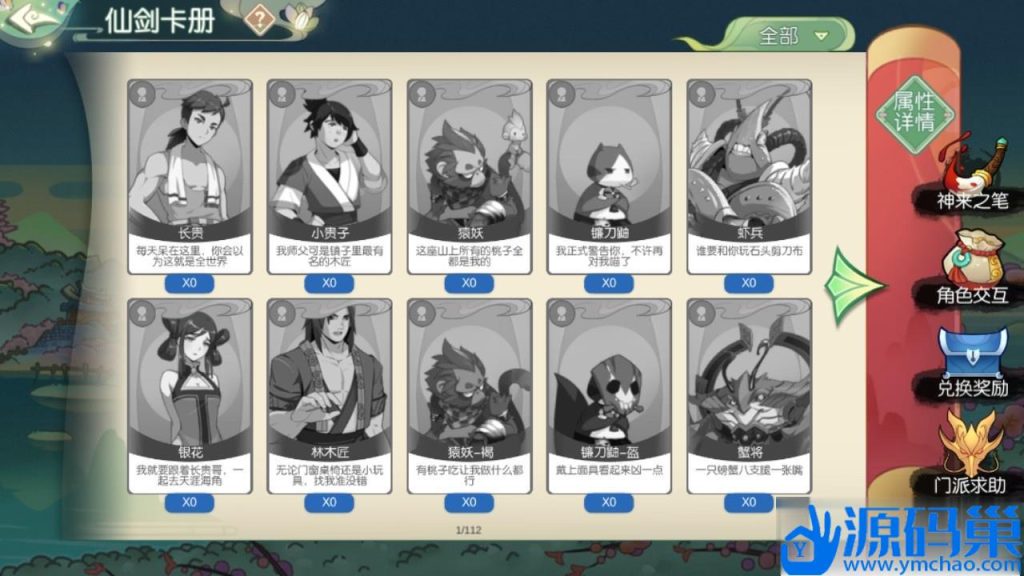The width and height of the screenshot is (1024, 576).
Task: Select the 猿妖-褐 card
Action: point(469,394)
